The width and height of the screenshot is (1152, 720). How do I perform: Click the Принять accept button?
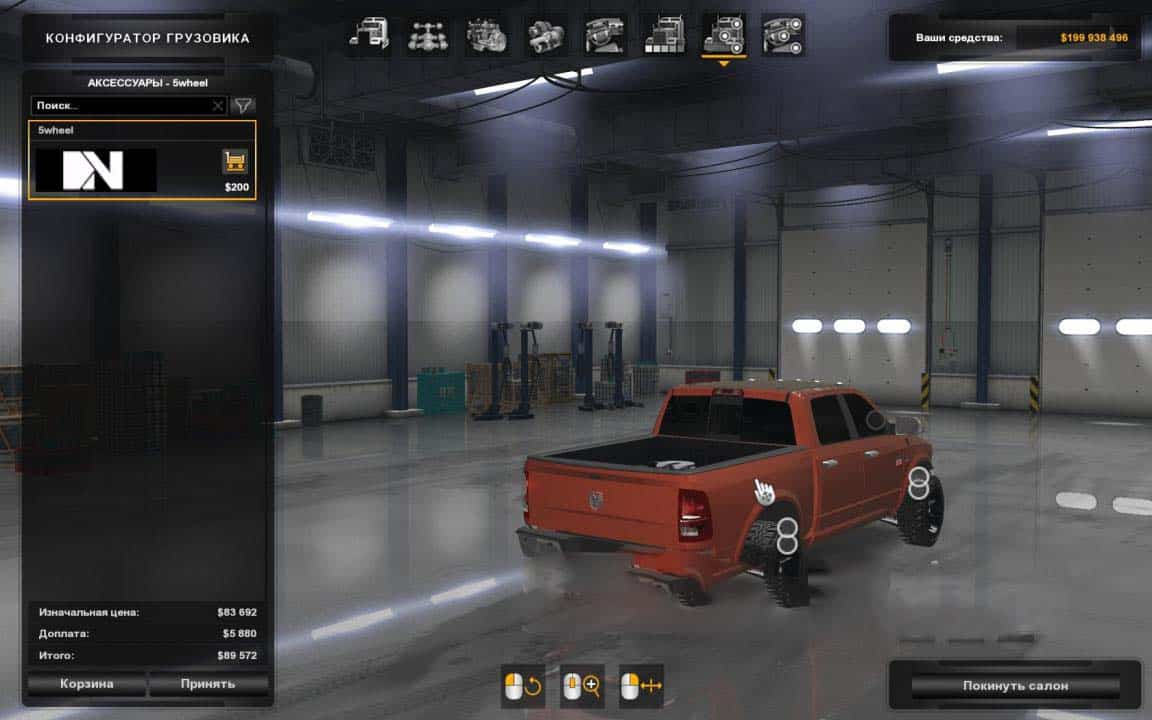click(x=208, y=684)
